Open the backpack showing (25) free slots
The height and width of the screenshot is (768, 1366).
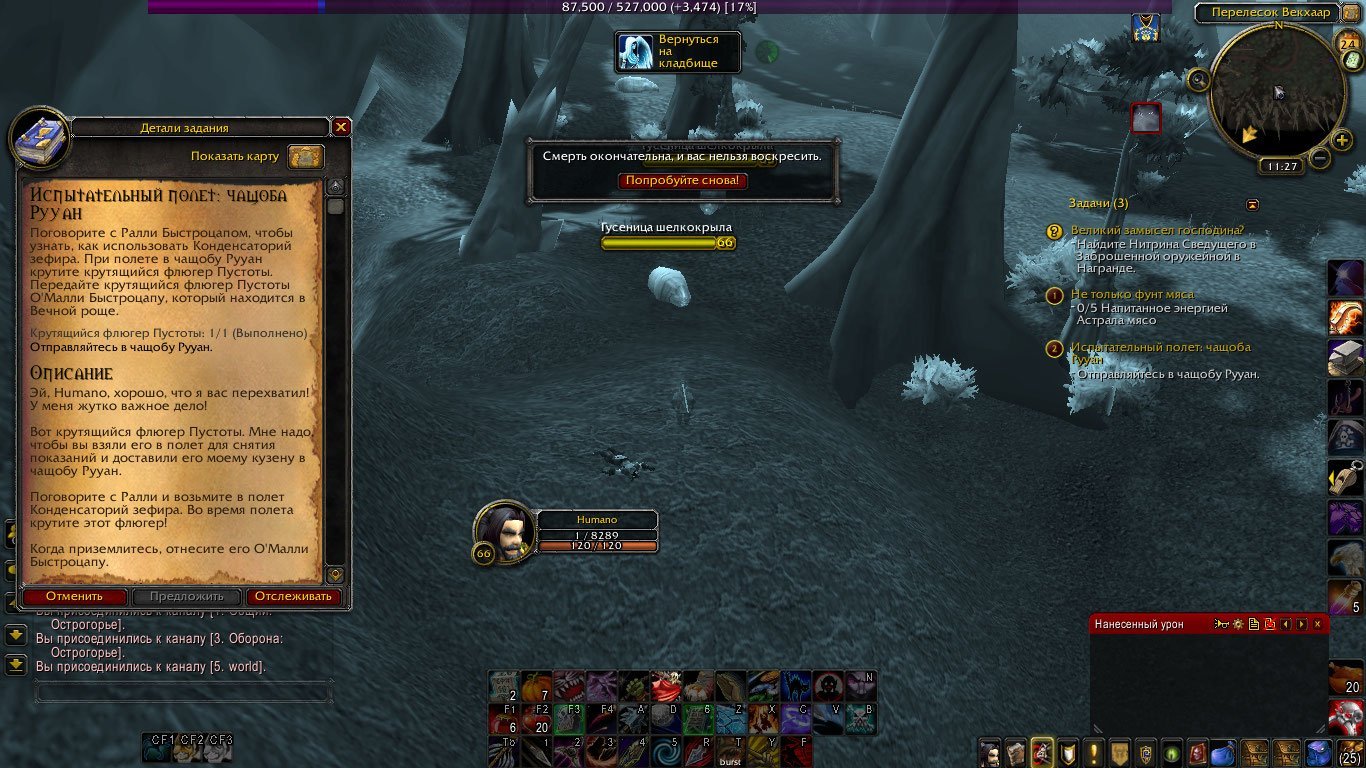[x=1349, y=752]
